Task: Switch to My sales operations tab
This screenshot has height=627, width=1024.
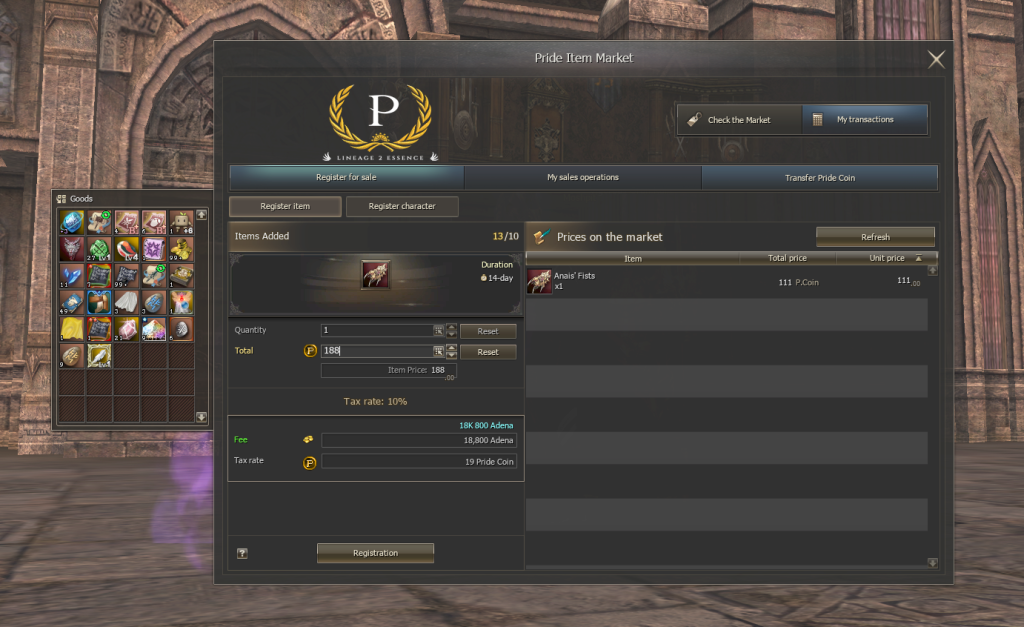Action: (583, 178)
